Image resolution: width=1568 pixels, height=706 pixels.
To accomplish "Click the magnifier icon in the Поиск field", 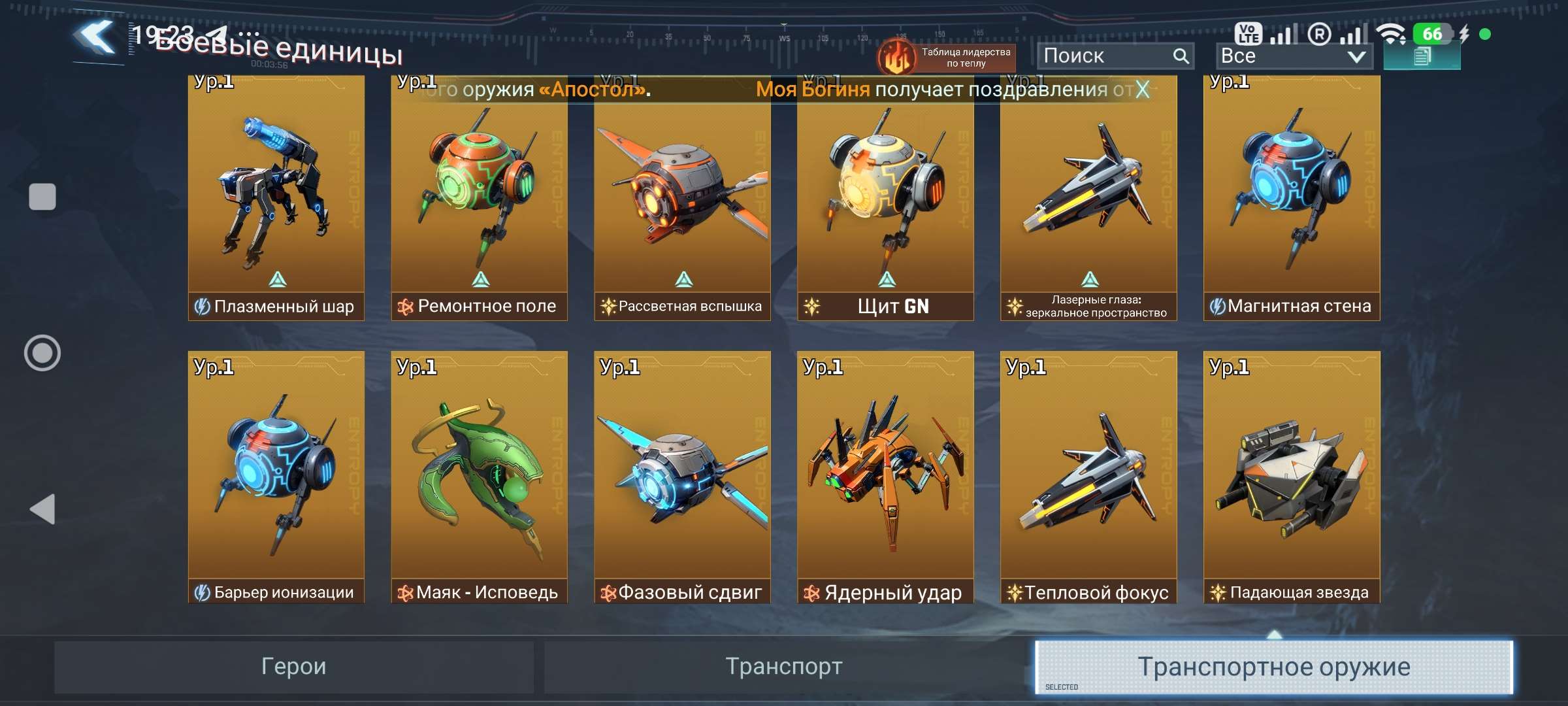I will tap(1181, 56).
